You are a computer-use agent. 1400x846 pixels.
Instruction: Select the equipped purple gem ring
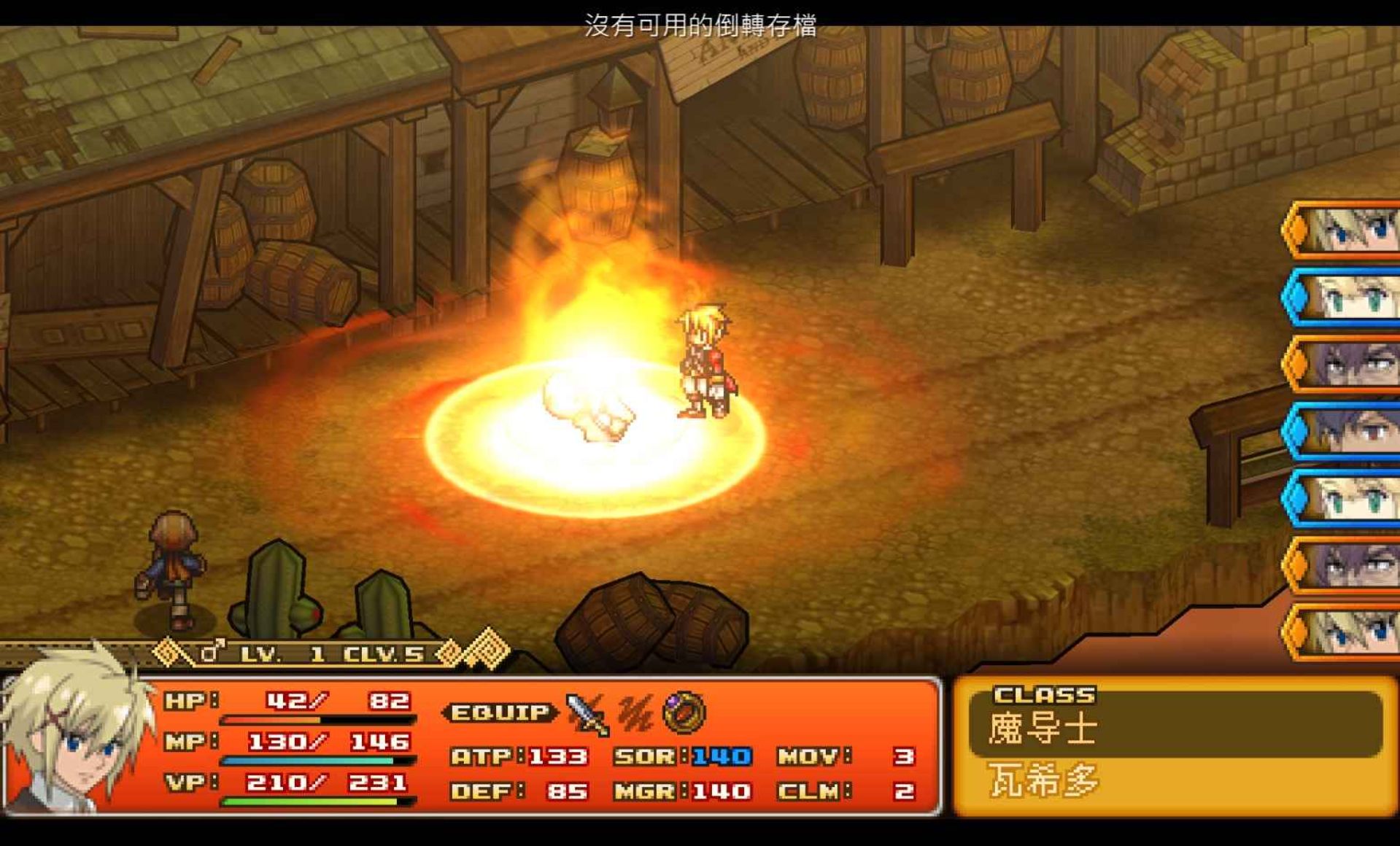tap(684, 712)
